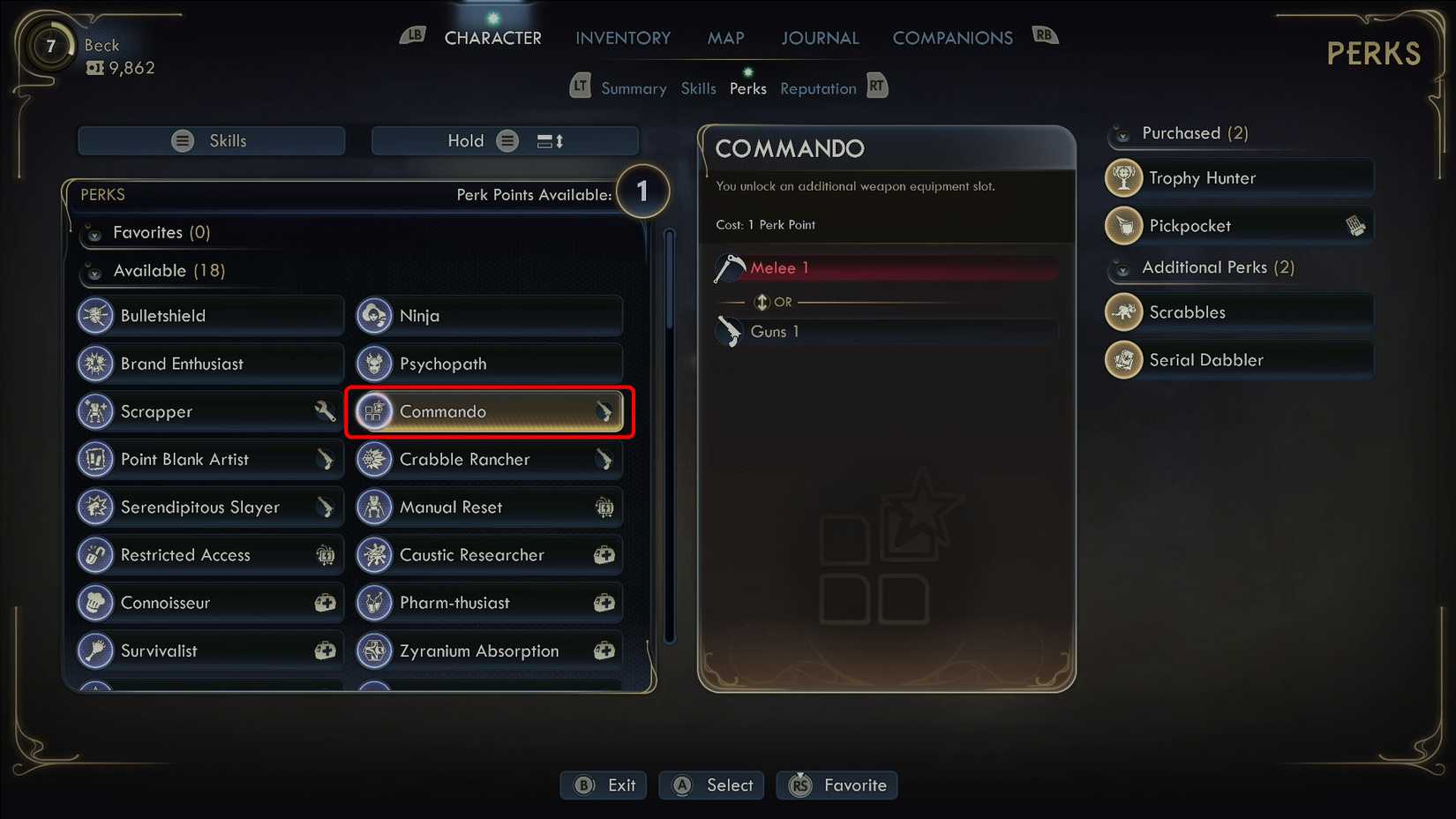The width and height of the screenshot is (1456, 819).
Task: View the Reputation sub-tab
Action: [x=818, y=88]
